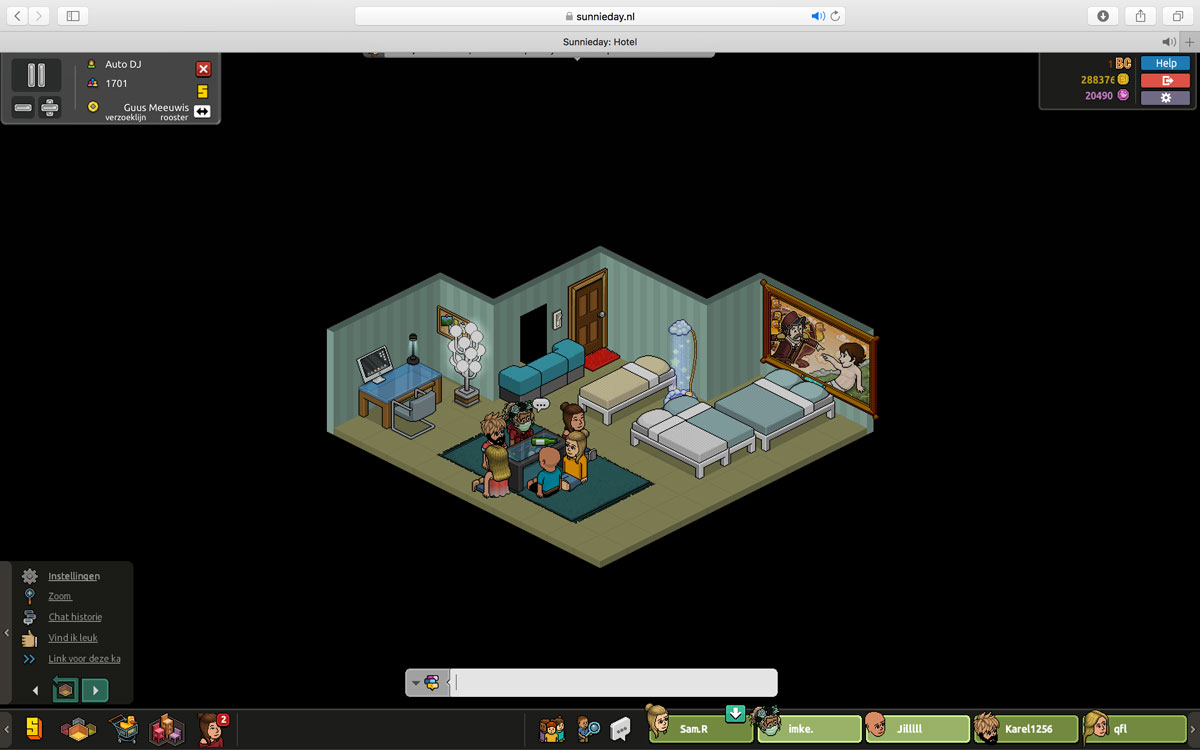Like the room with Vind ik leuk
This screenshot has width=1200, height=750.
tap(73, 638)
